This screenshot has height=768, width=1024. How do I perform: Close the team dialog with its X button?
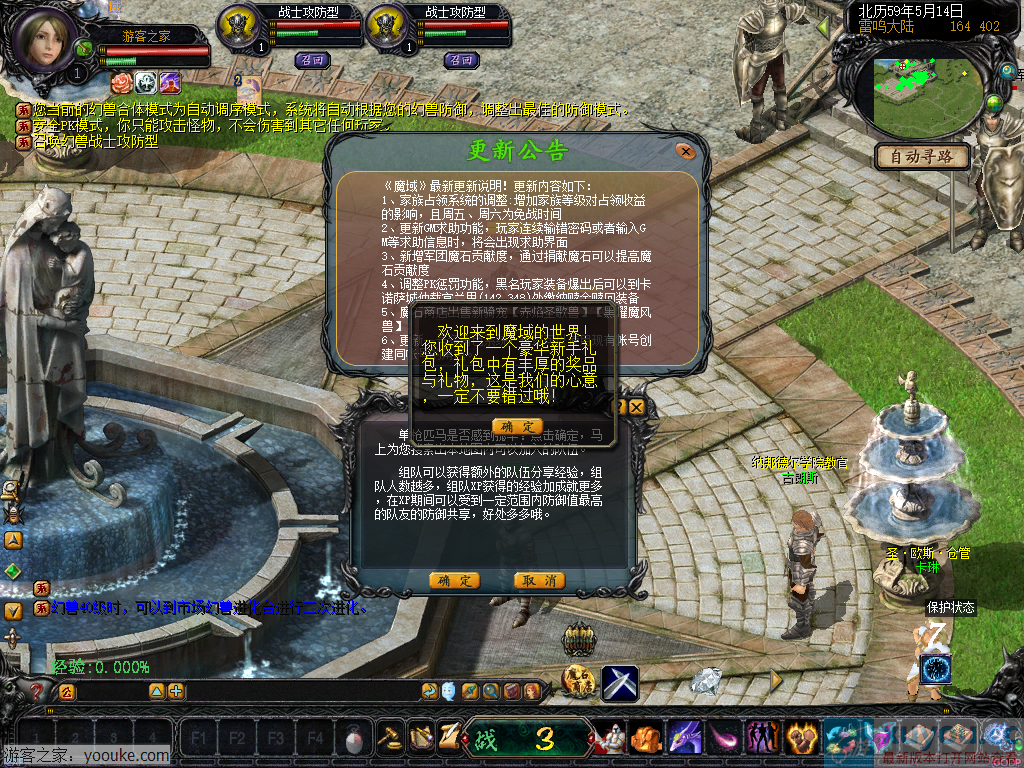(x=636, y=407)
